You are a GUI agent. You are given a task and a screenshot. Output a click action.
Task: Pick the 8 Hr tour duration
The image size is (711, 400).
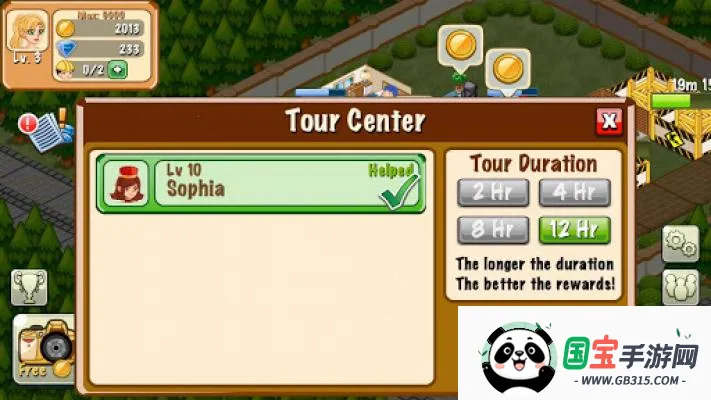point(492,230)
